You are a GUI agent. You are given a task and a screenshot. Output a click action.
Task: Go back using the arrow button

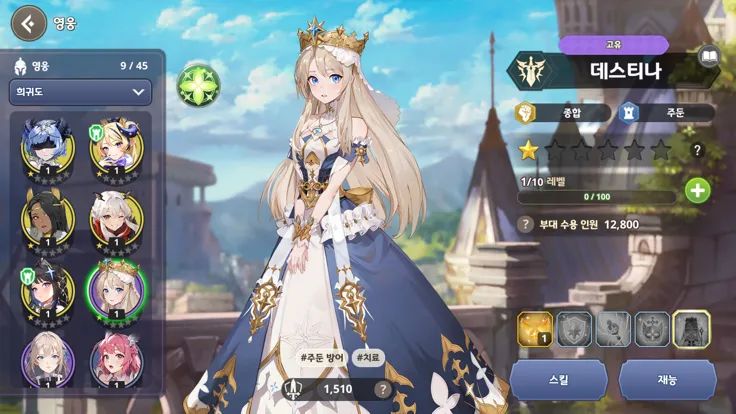27,22
